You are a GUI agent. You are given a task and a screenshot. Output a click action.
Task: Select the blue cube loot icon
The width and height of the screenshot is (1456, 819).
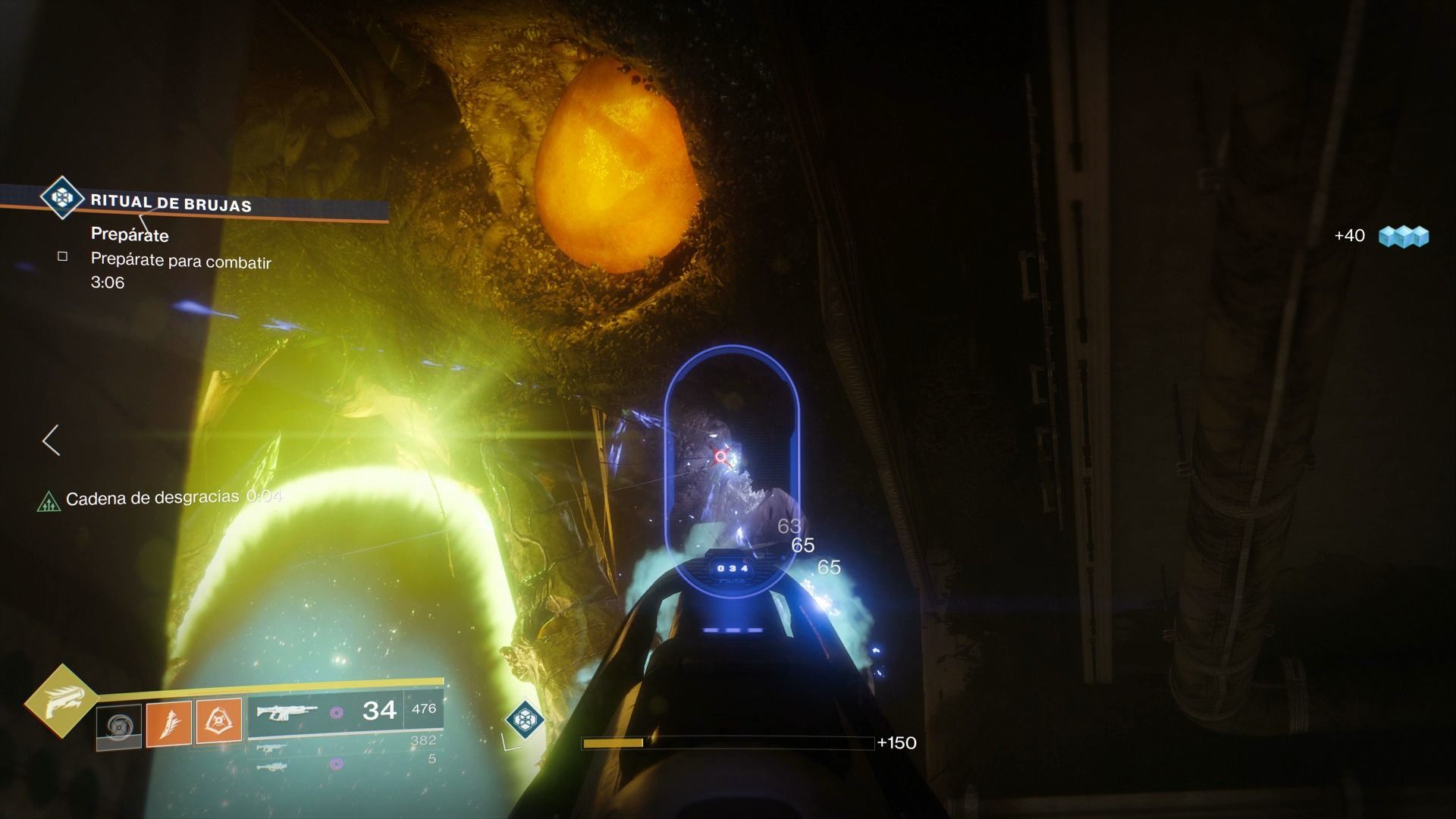(1403, 236)
